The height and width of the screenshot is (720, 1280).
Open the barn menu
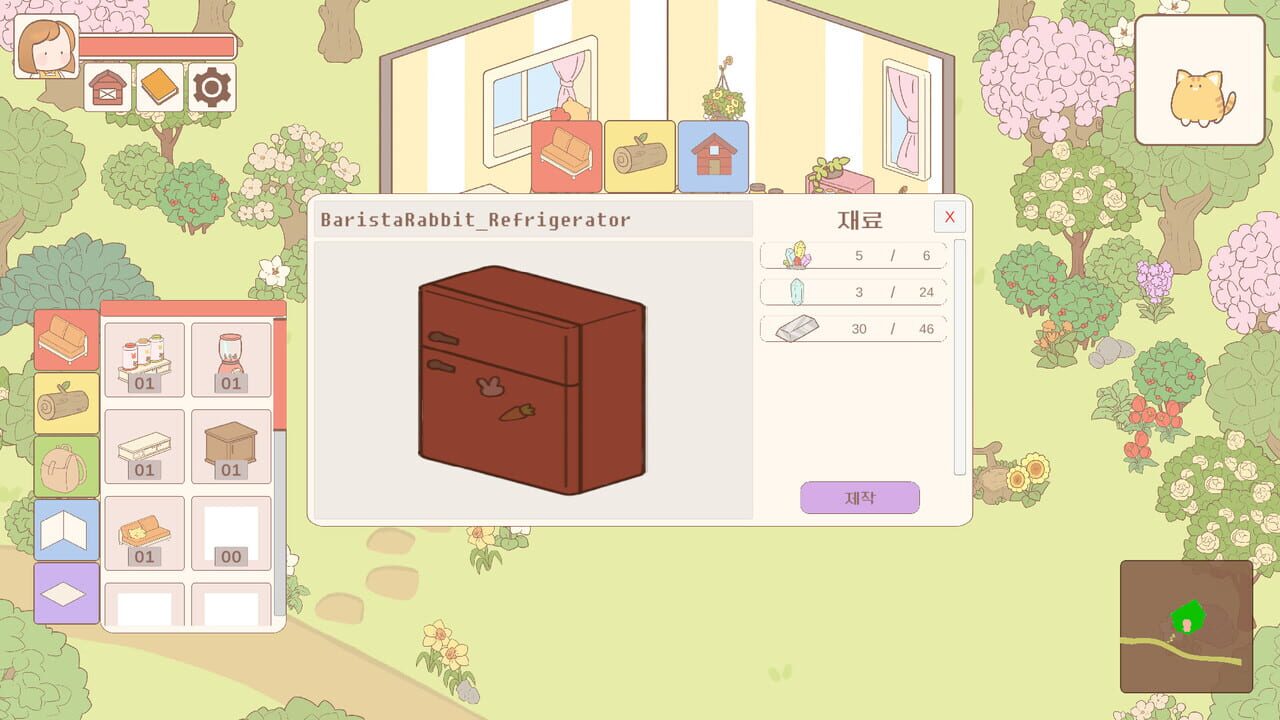tap(106, 88)
